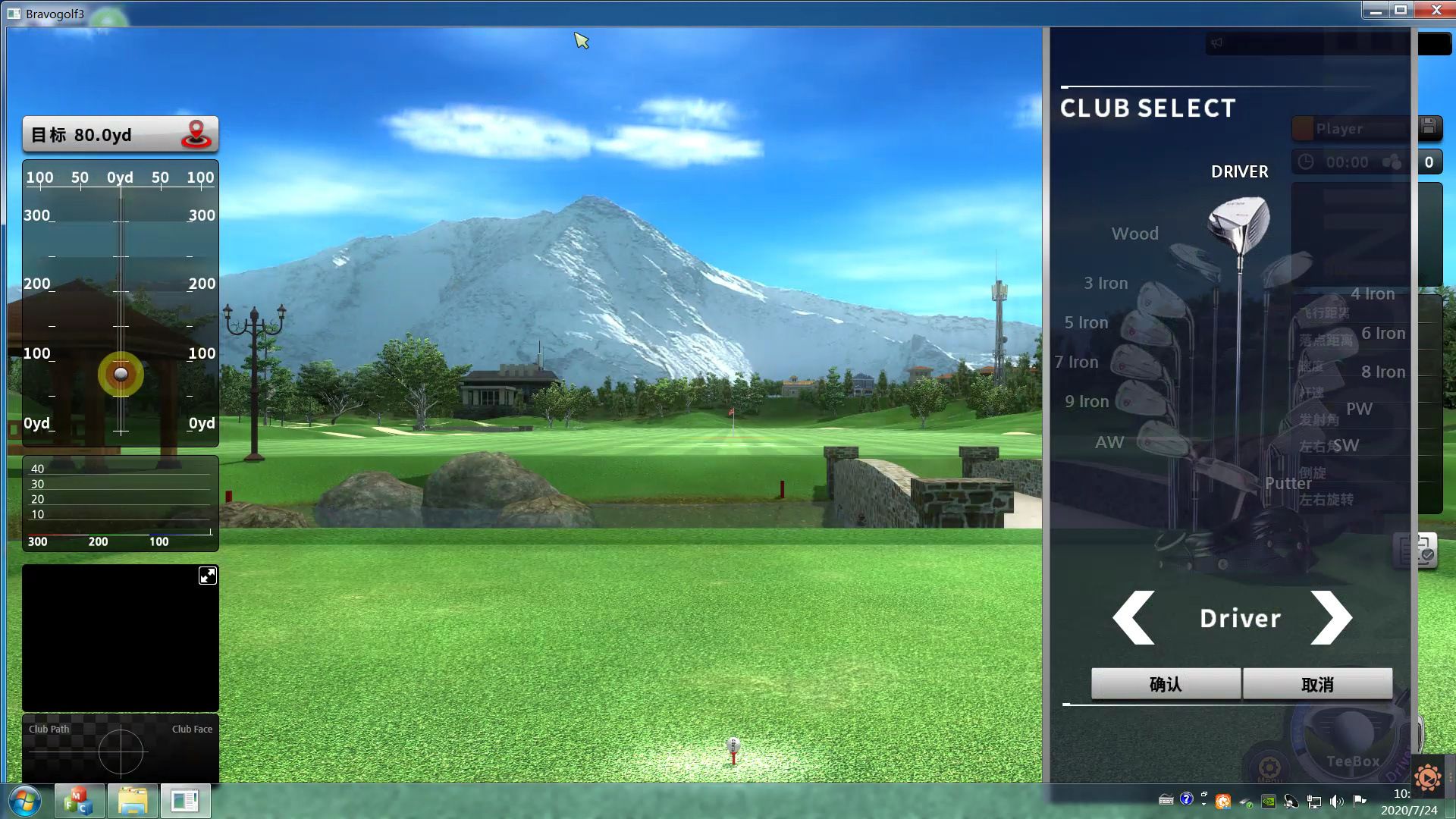Open the Windows Start menu
The height and width of the screenshot is (819, 1456).
pos(24,801)
